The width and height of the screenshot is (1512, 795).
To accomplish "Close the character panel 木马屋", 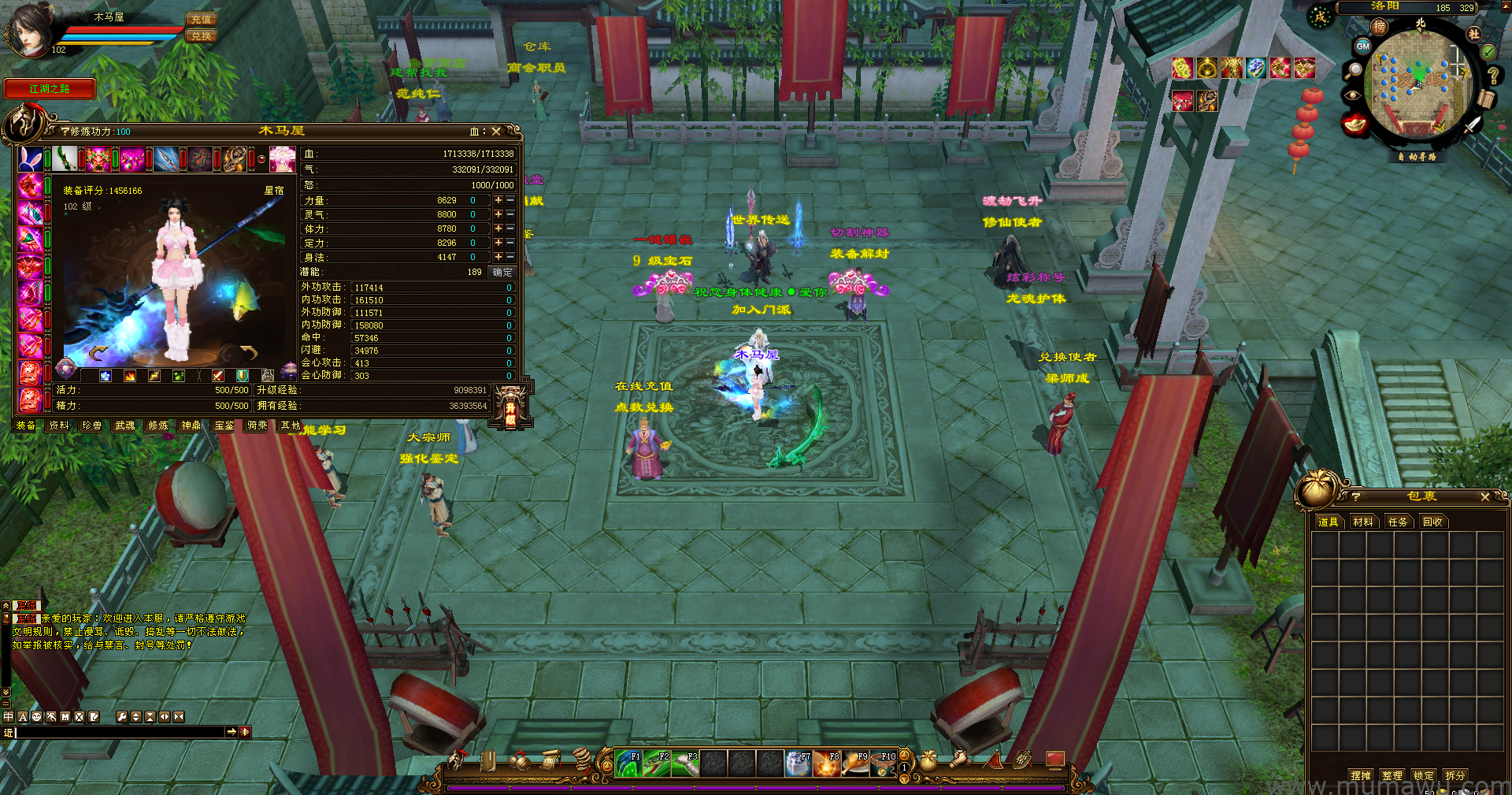I will coord(496,132).
